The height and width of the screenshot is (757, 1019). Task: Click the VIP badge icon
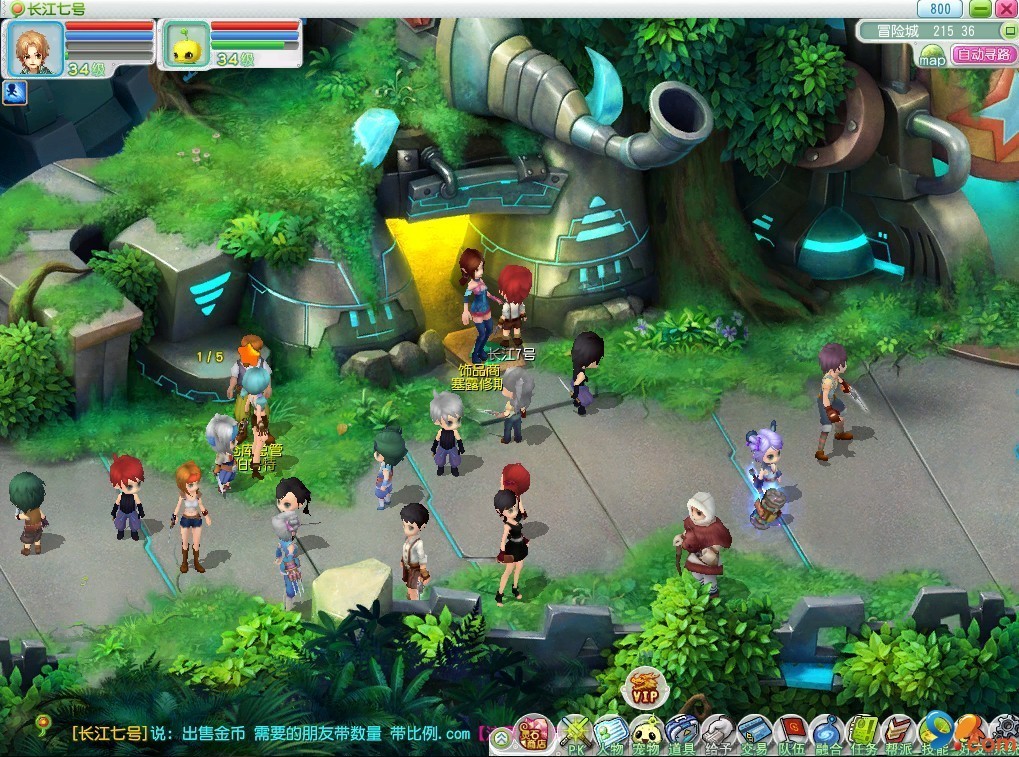(644, 689)
